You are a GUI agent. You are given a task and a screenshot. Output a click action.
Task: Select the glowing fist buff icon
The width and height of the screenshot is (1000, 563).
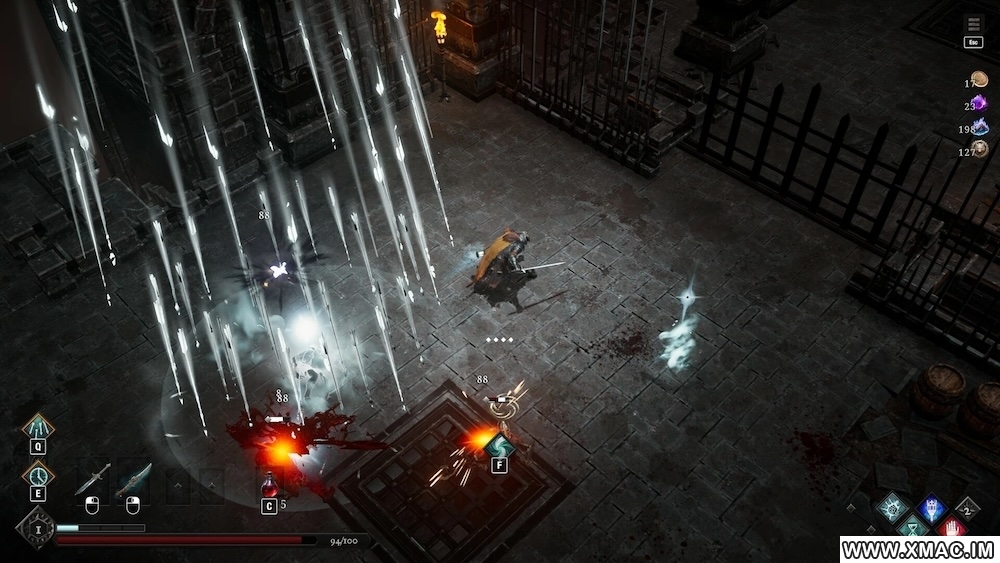pyautogui.click(x=891, y=507)
